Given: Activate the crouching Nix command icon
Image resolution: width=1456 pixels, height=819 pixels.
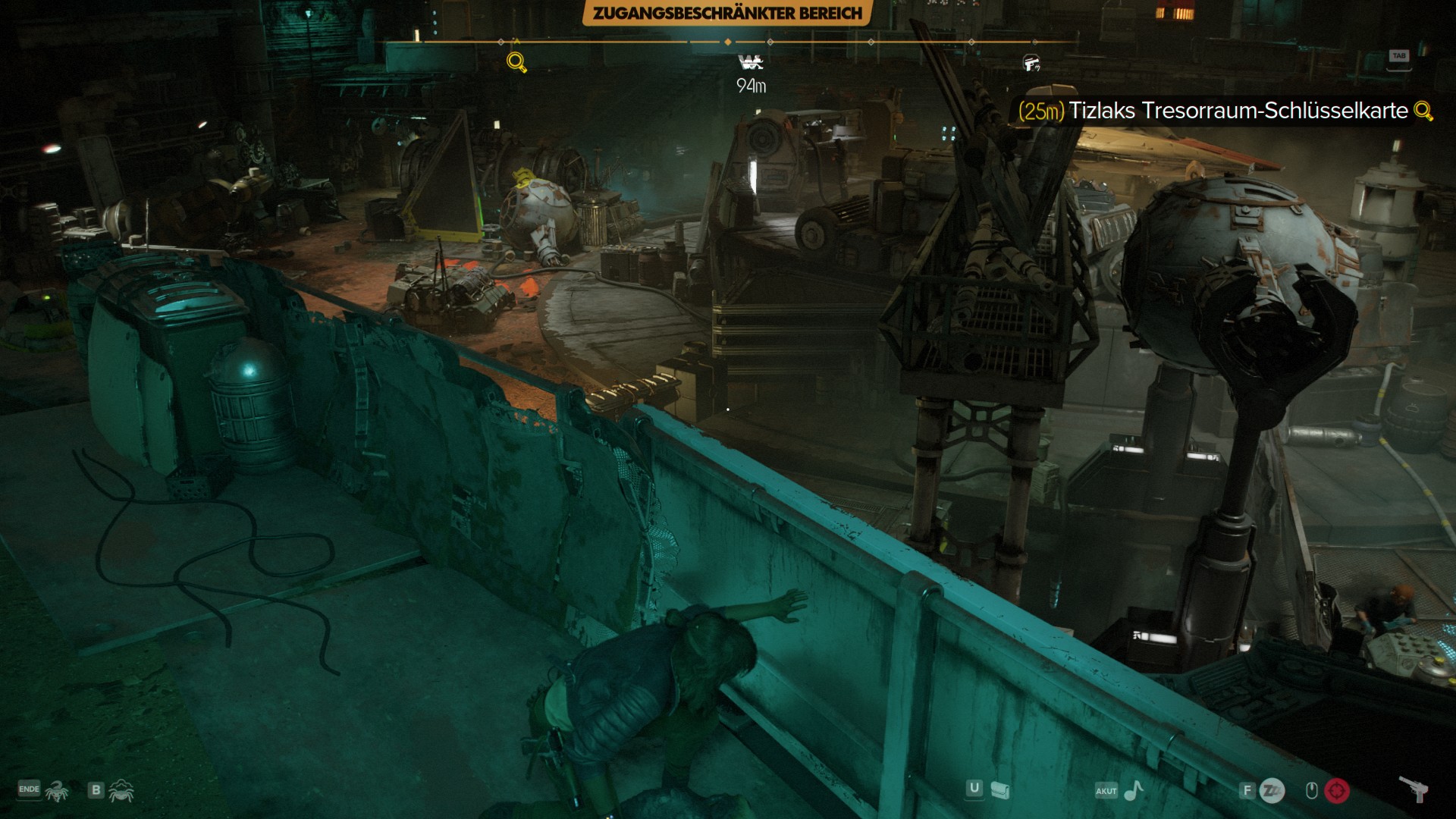Looking at the screenshot, I should [x=121, y=791].
